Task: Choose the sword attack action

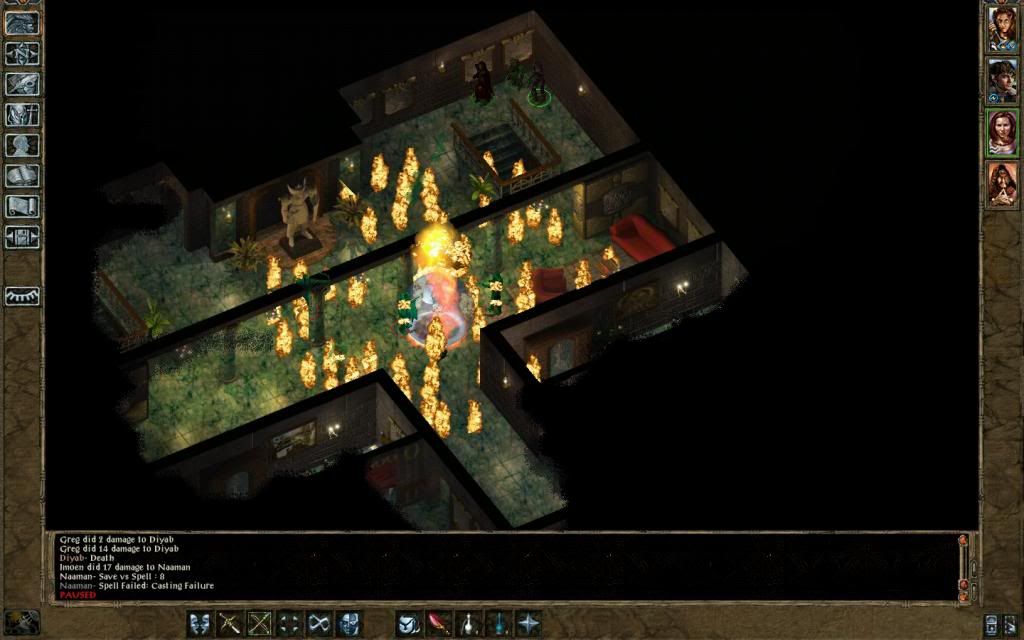Action: coord(230,622)
